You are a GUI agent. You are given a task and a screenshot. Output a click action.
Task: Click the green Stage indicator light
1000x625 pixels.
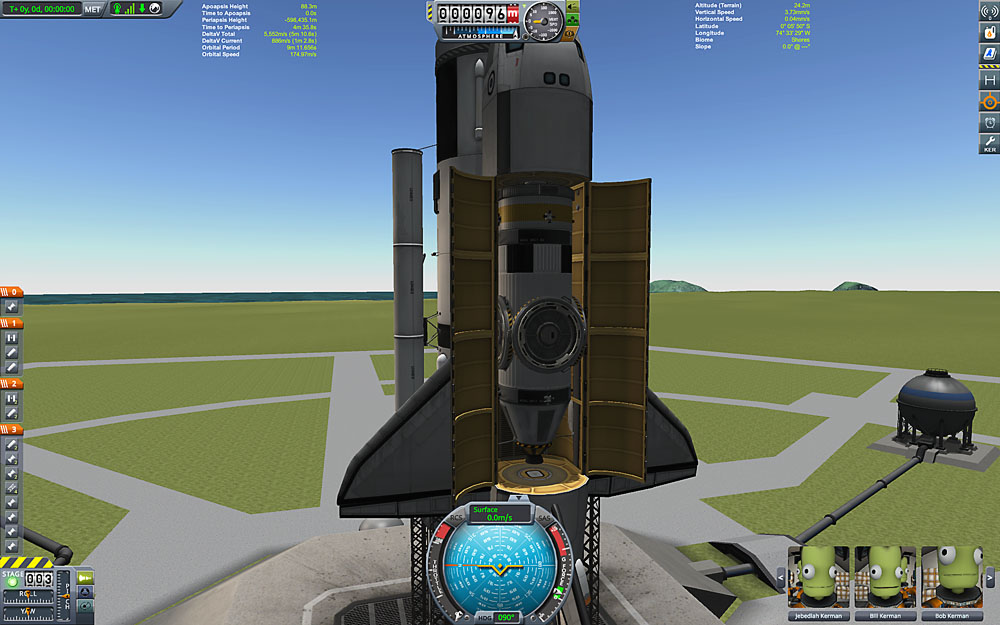[x=13, y=581]
